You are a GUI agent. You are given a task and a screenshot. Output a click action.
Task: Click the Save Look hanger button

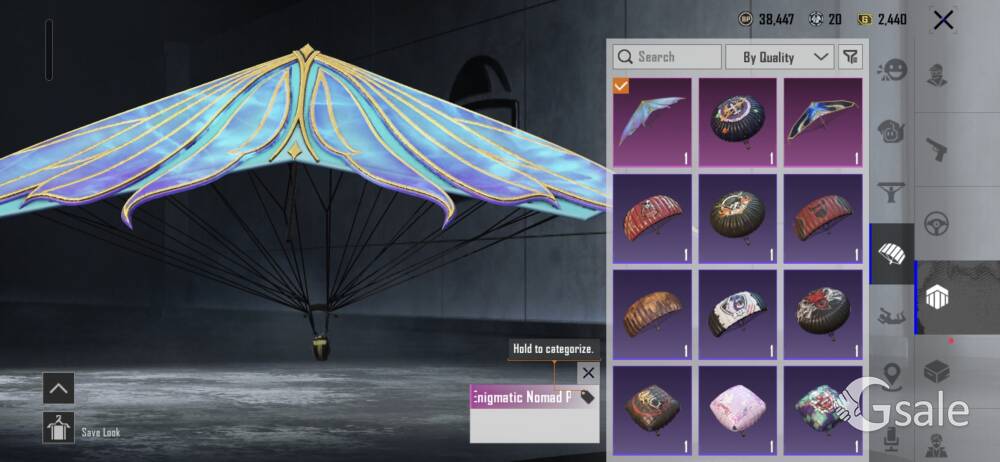pyautogui.click(x=58, y=428)
